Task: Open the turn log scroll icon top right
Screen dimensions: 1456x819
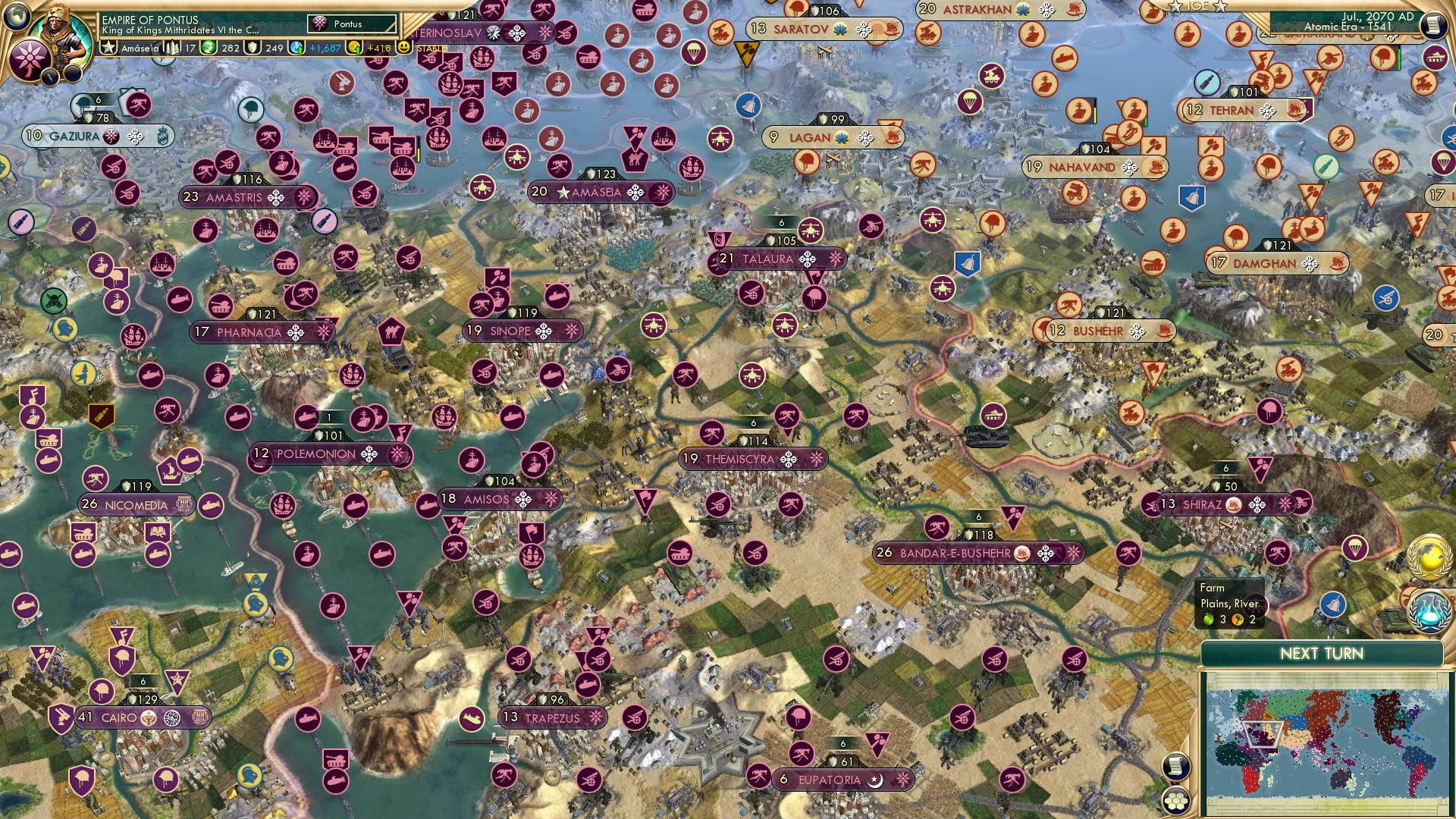Action: click(1434, 24)
